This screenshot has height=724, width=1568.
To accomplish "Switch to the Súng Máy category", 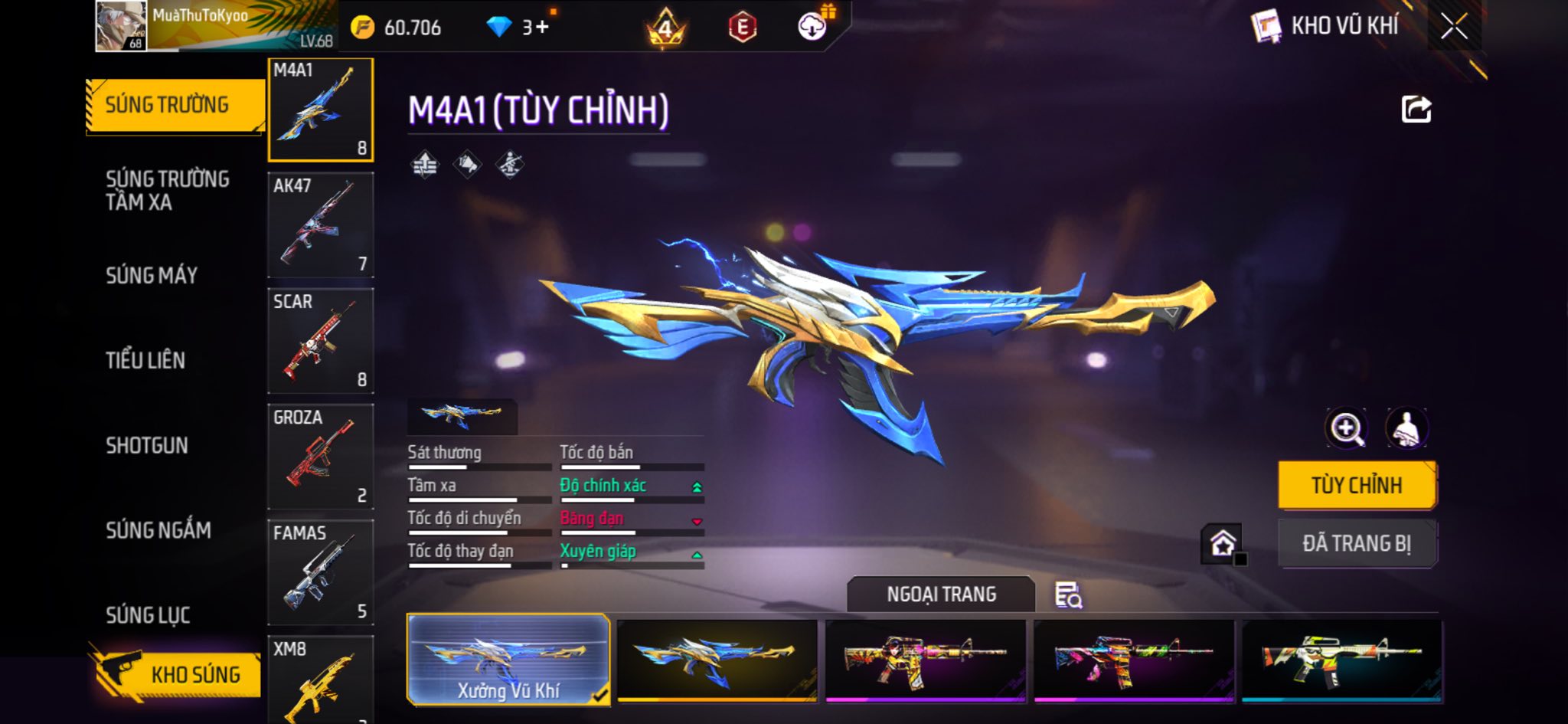I will pos(152,276).
